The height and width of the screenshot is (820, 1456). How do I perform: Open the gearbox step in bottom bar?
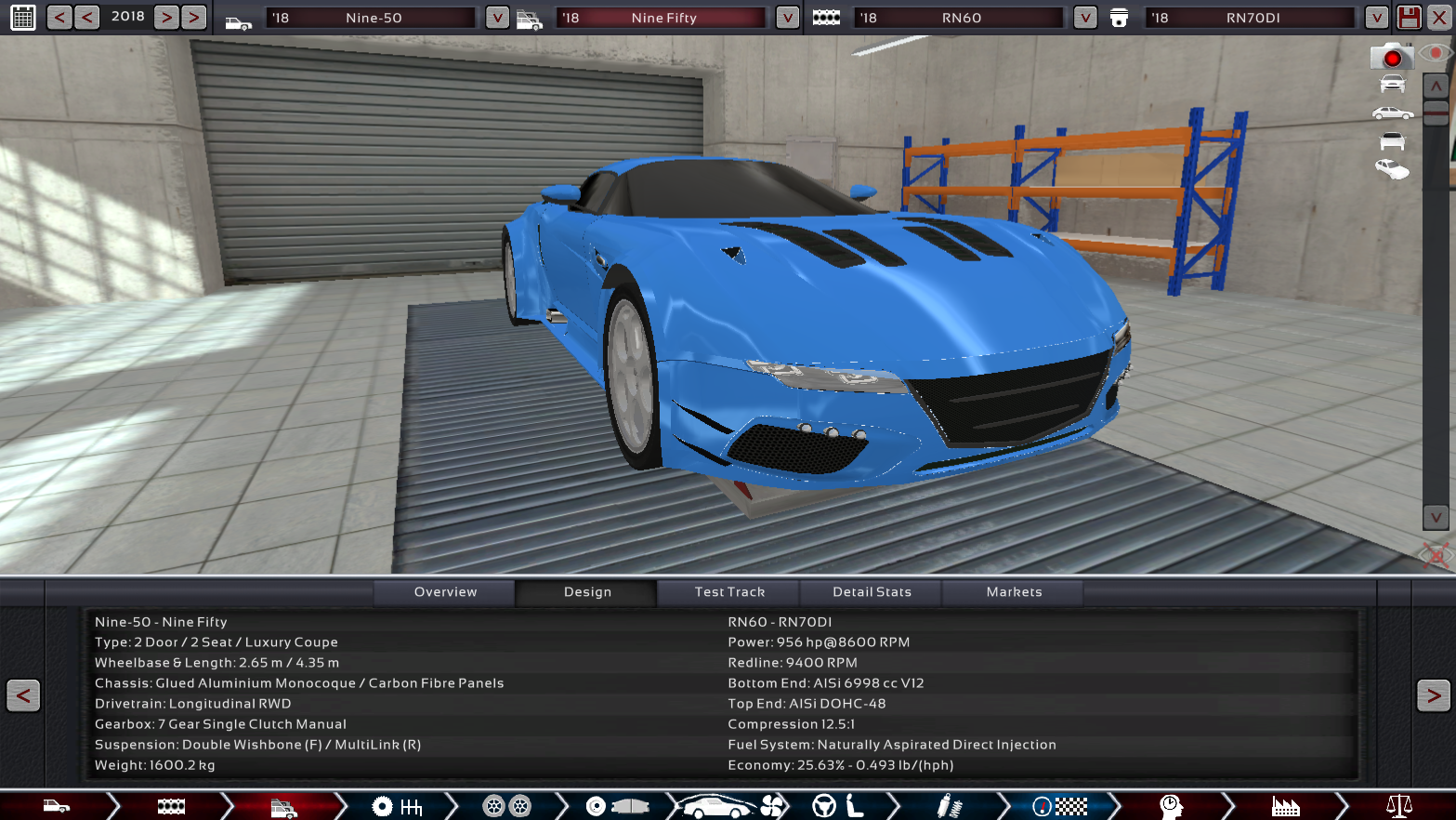point(398,806)
